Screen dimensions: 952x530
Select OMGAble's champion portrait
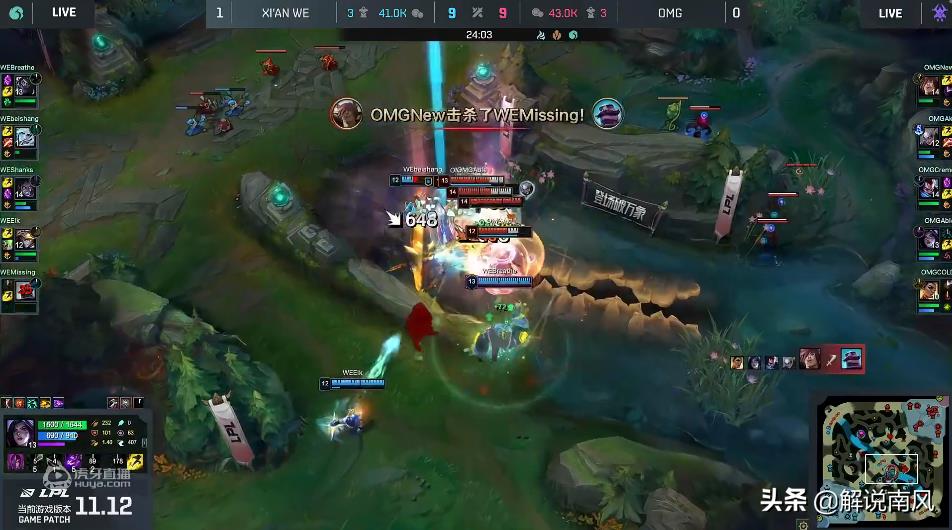click(x=930, y=240)
